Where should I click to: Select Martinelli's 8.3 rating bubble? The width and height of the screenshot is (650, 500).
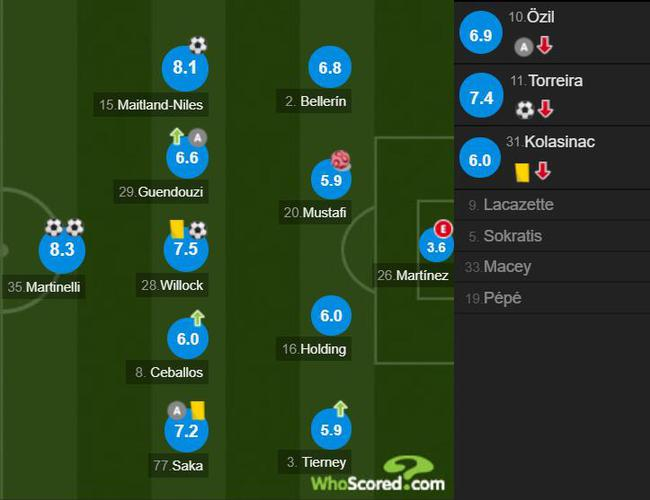[62, 250]
